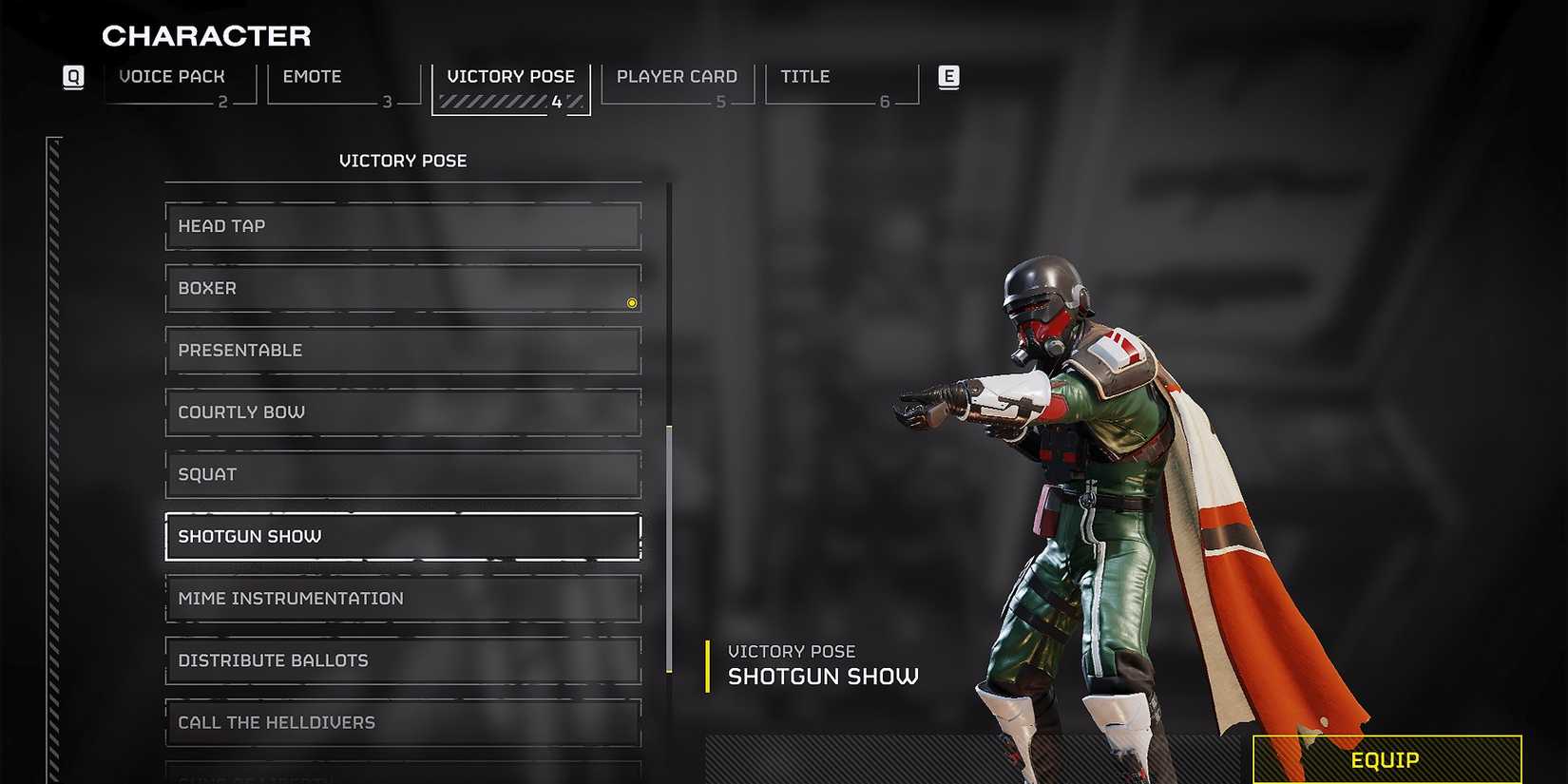Image resolution: width=1568 pixels, height=784 pixels.
Task: Select Mime Instrumentation from the list
Action: (x=402, y=598)
